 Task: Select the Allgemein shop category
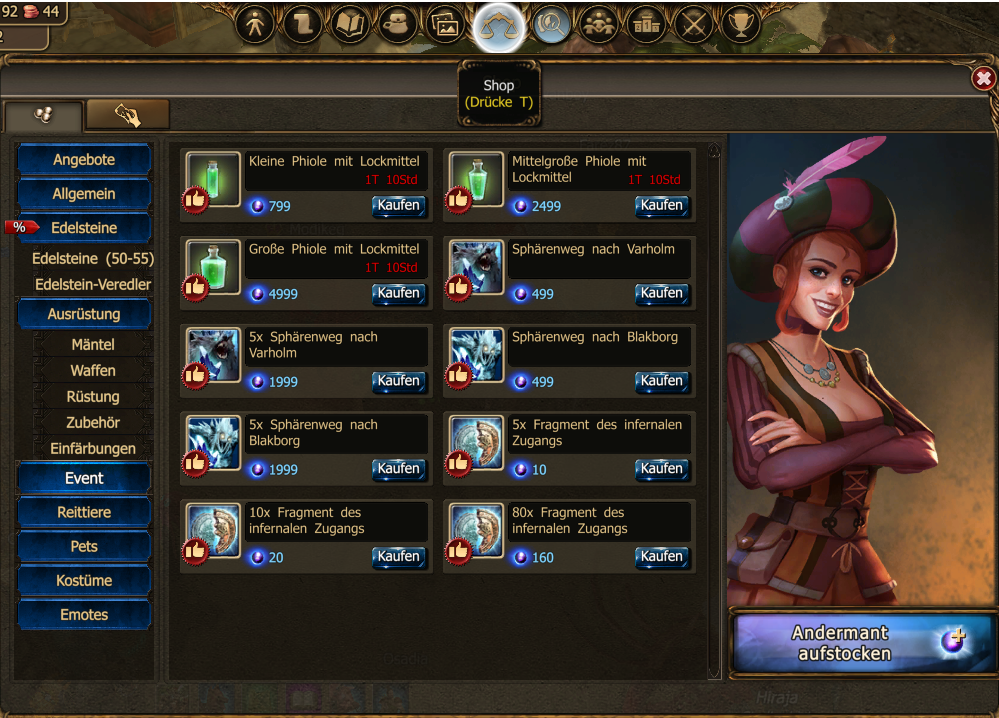pyautogui.click(x=84, y=194)
